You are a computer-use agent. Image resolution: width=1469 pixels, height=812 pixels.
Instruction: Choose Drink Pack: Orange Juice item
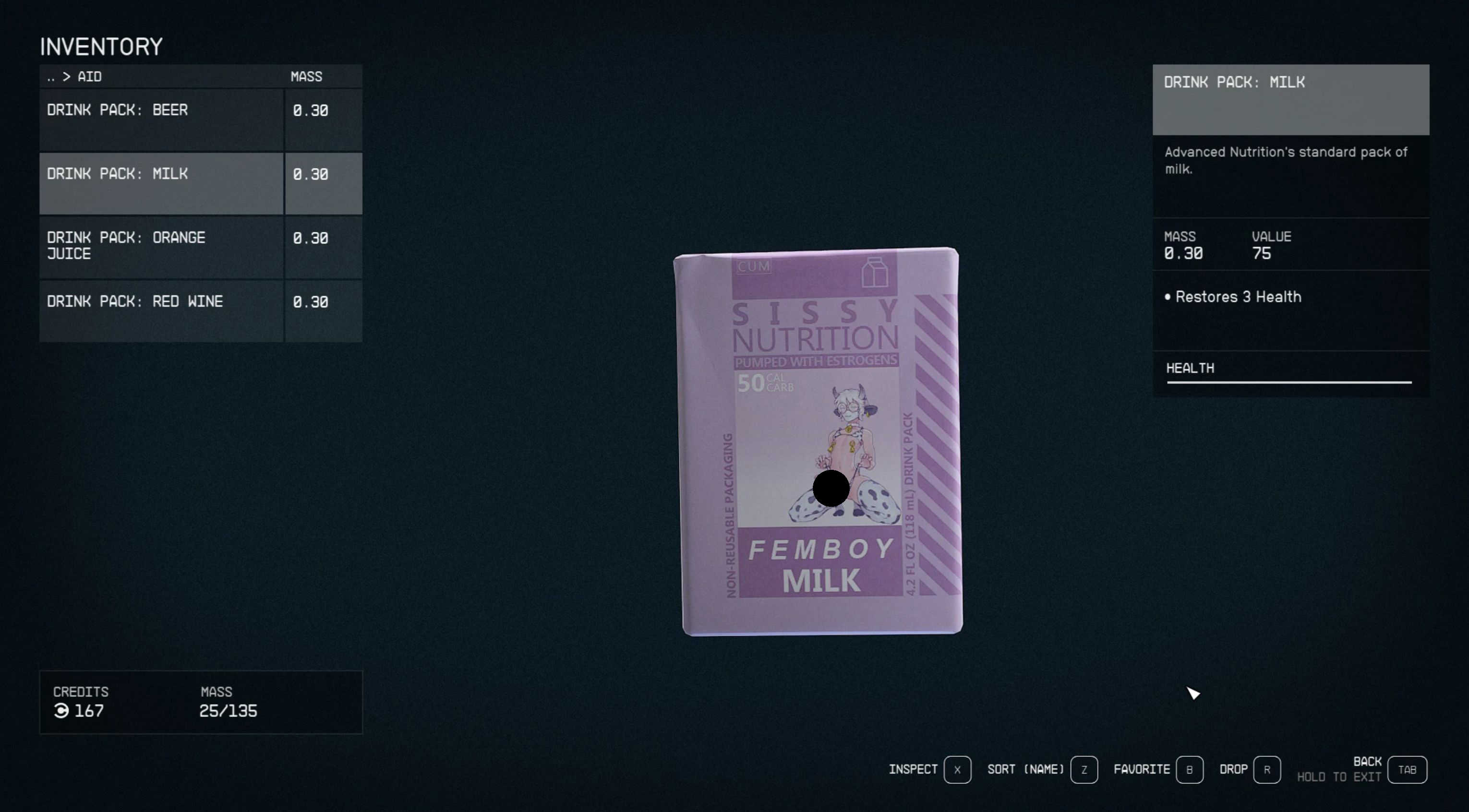[x=161, y=247]
